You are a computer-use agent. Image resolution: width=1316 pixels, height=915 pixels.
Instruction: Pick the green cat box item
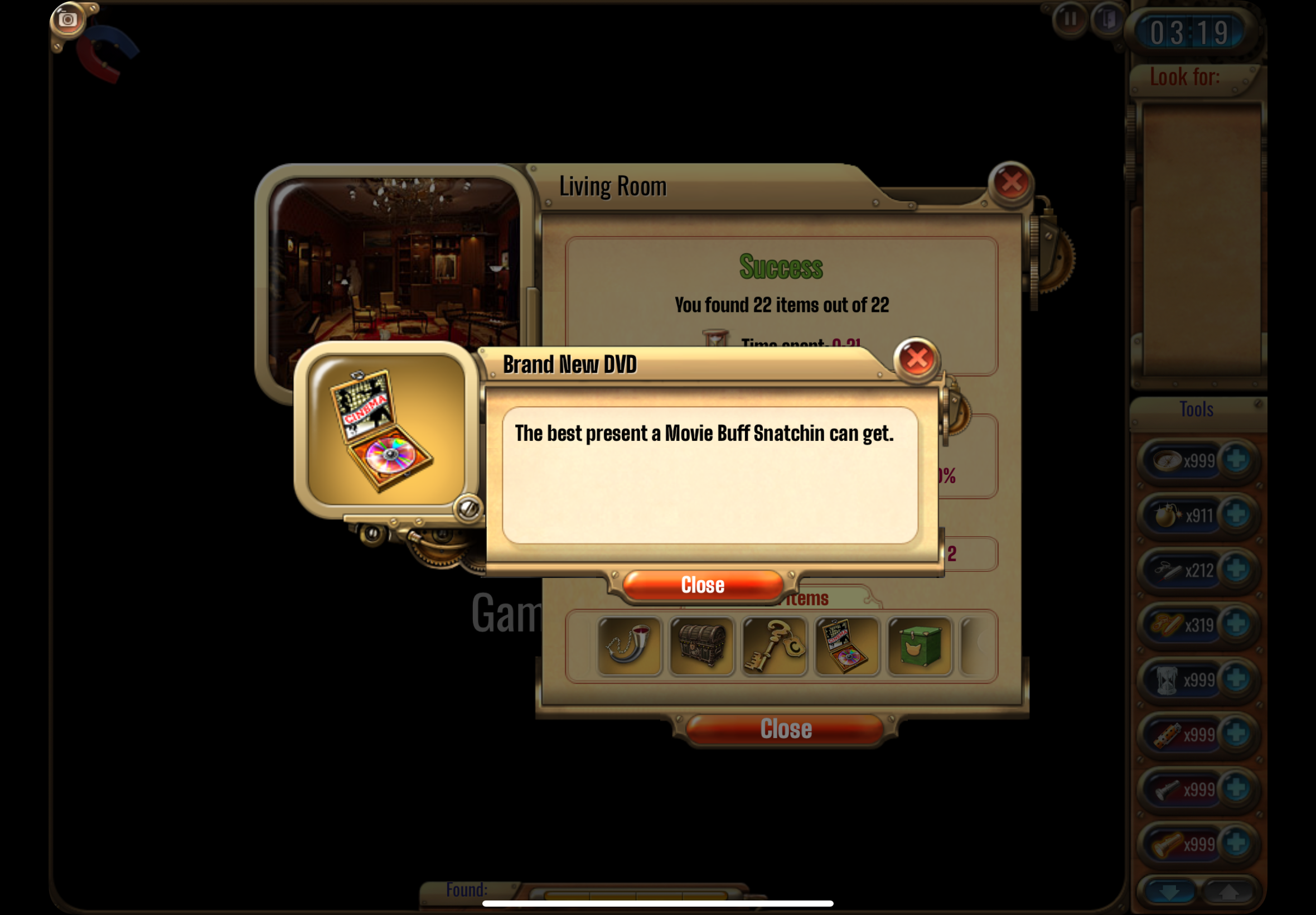[919, 646]
